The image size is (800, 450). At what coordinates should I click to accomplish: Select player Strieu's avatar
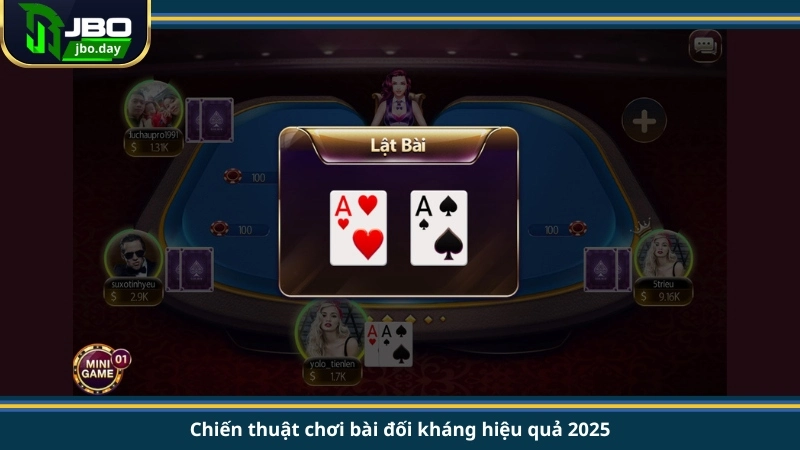tap(663, 255)
